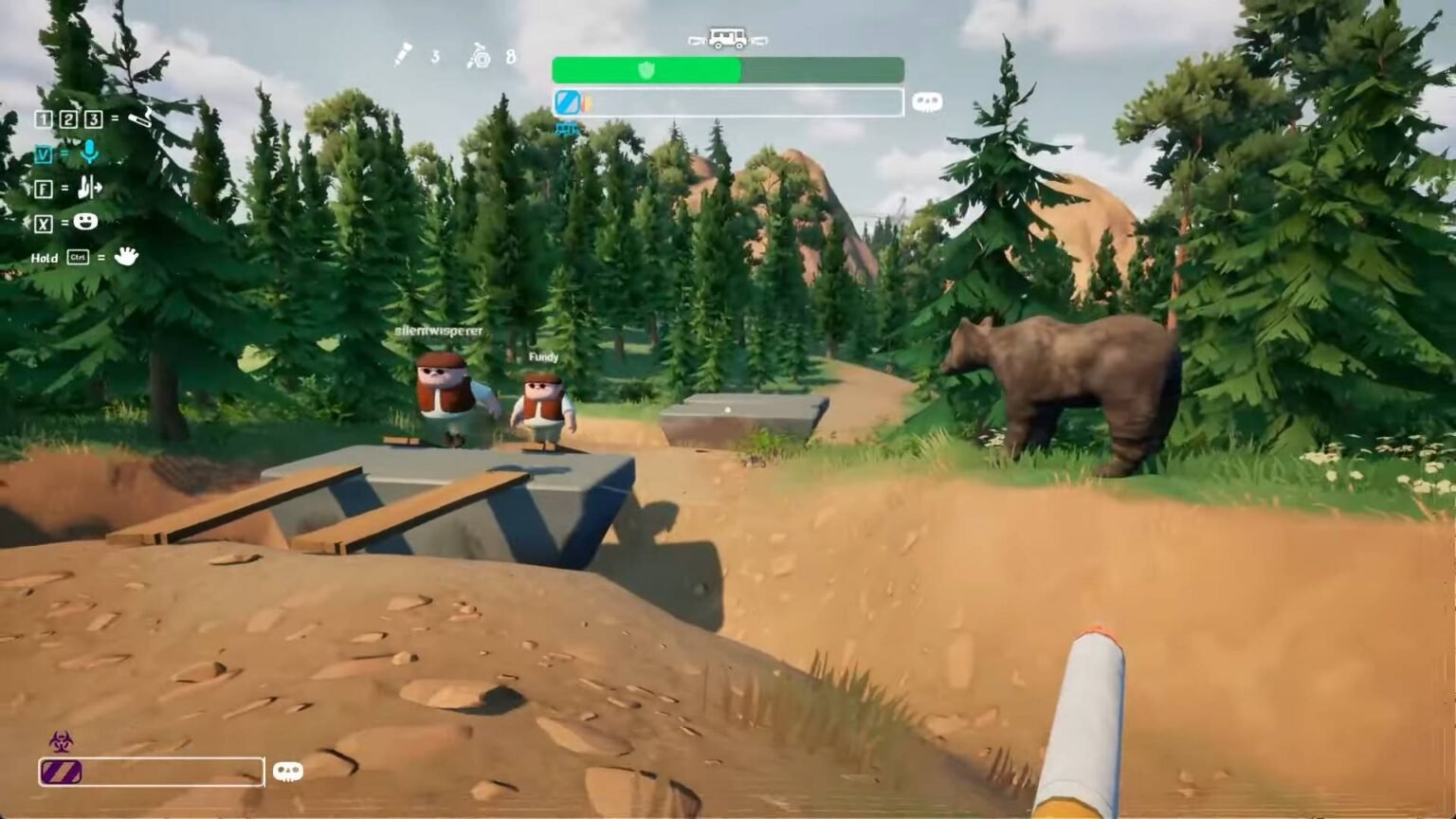Click the number 1 hotkey badge
The image size is (1456, 819).
click(42, 120)
